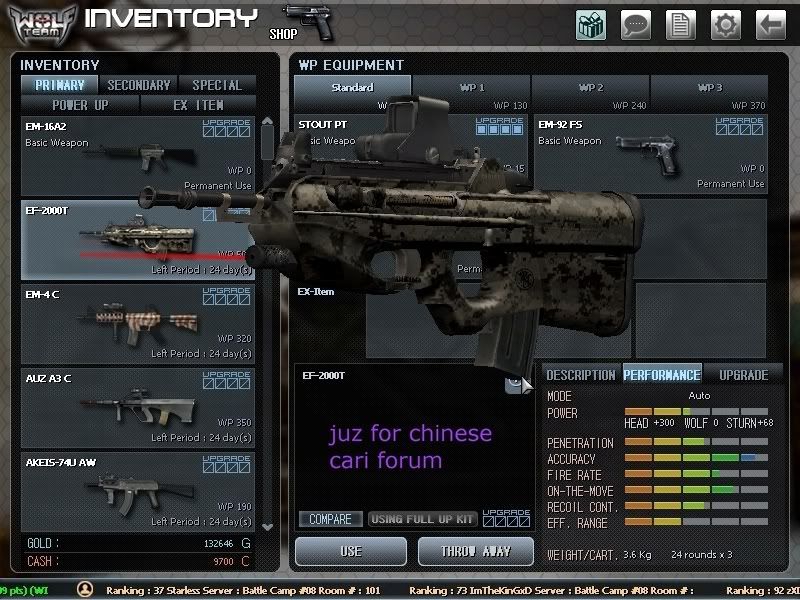Switch to the Special inventory tab
The width and height of the screenshot is (800, 600).
216,85
